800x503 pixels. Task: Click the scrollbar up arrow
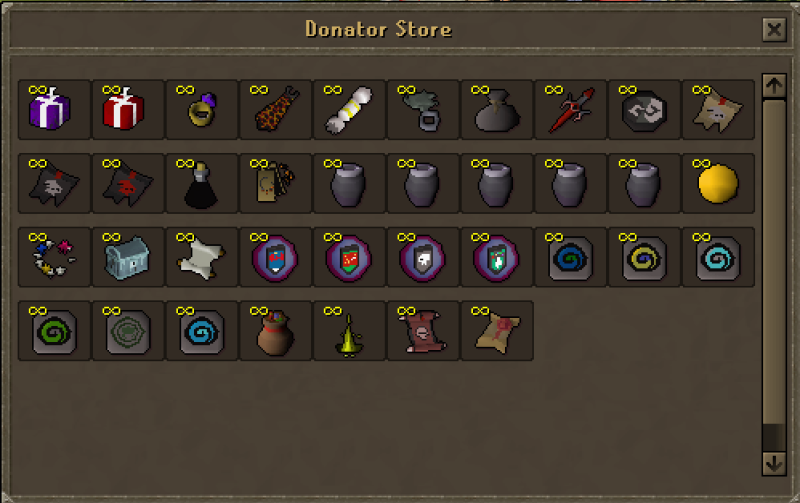pyautogui.click(x=774, y=86)
